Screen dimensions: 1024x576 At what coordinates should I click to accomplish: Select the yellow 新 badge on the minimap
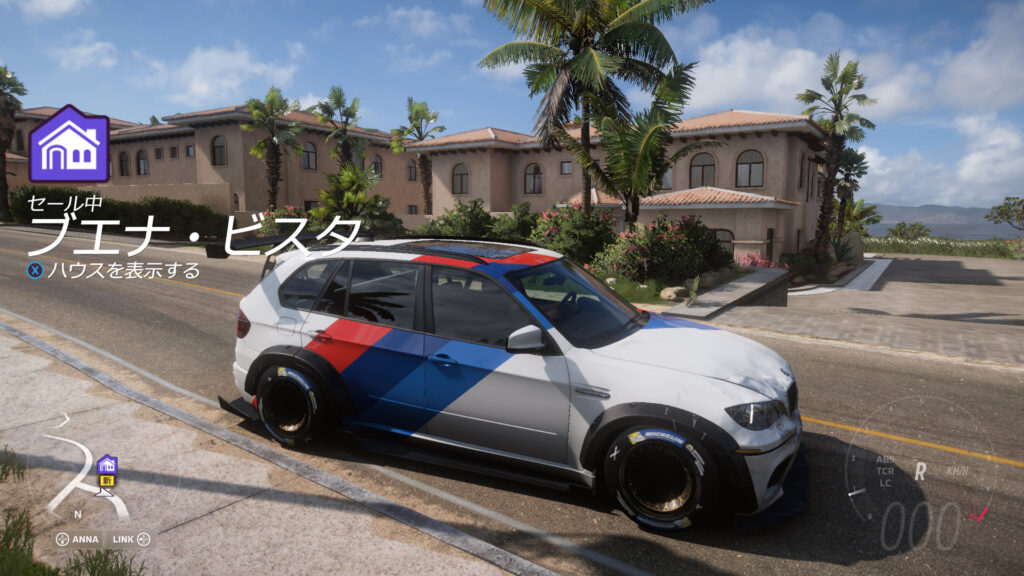point(106,479)
